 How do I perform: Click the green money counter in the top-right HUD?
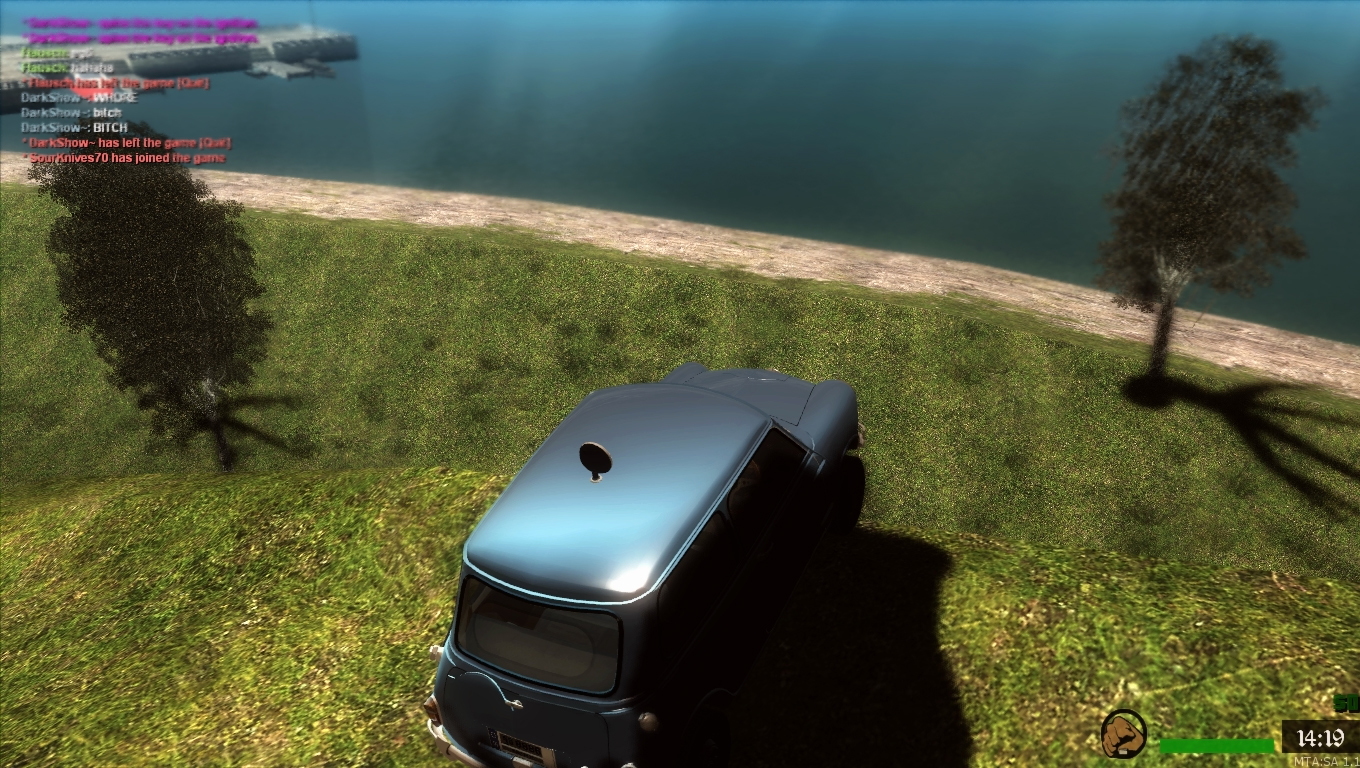point(1346,703)
